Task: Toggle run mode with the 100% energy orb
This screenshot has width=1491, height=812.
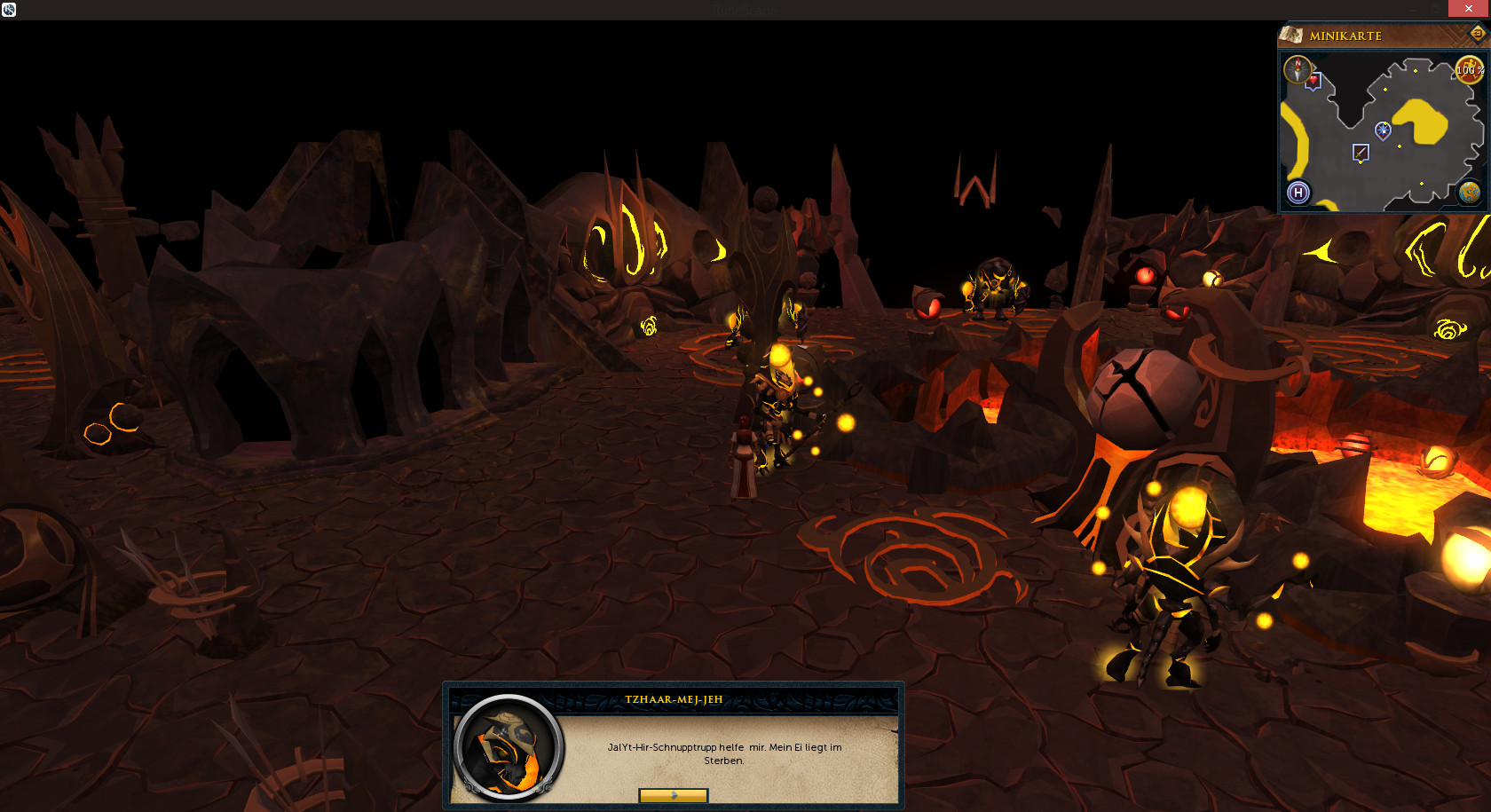Action: [1469, 70]
